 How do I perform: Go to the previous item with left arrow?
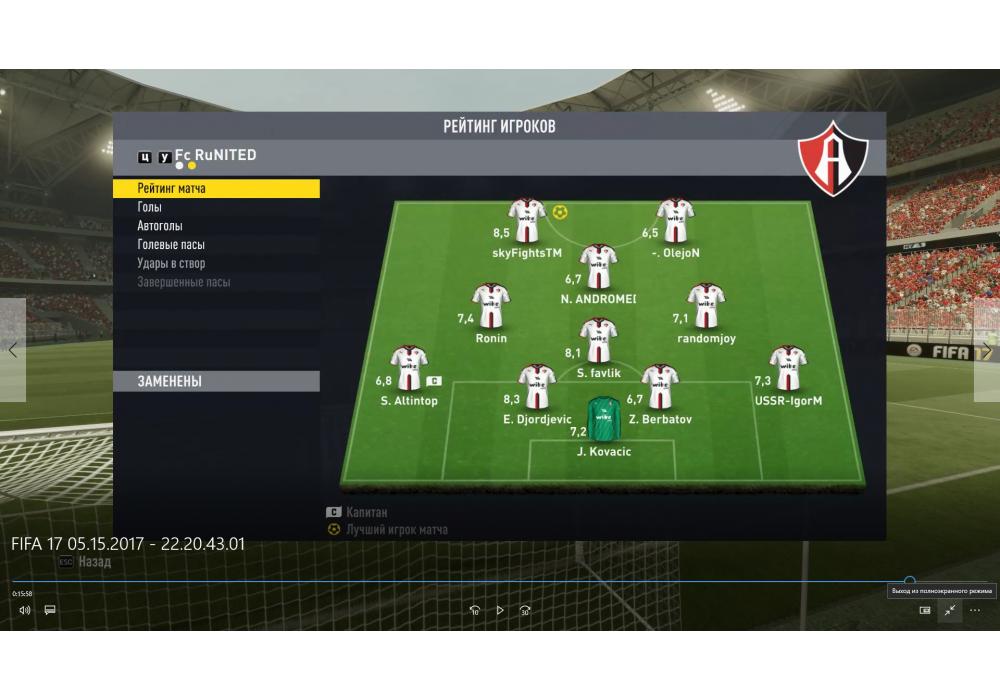pos(13,350)
